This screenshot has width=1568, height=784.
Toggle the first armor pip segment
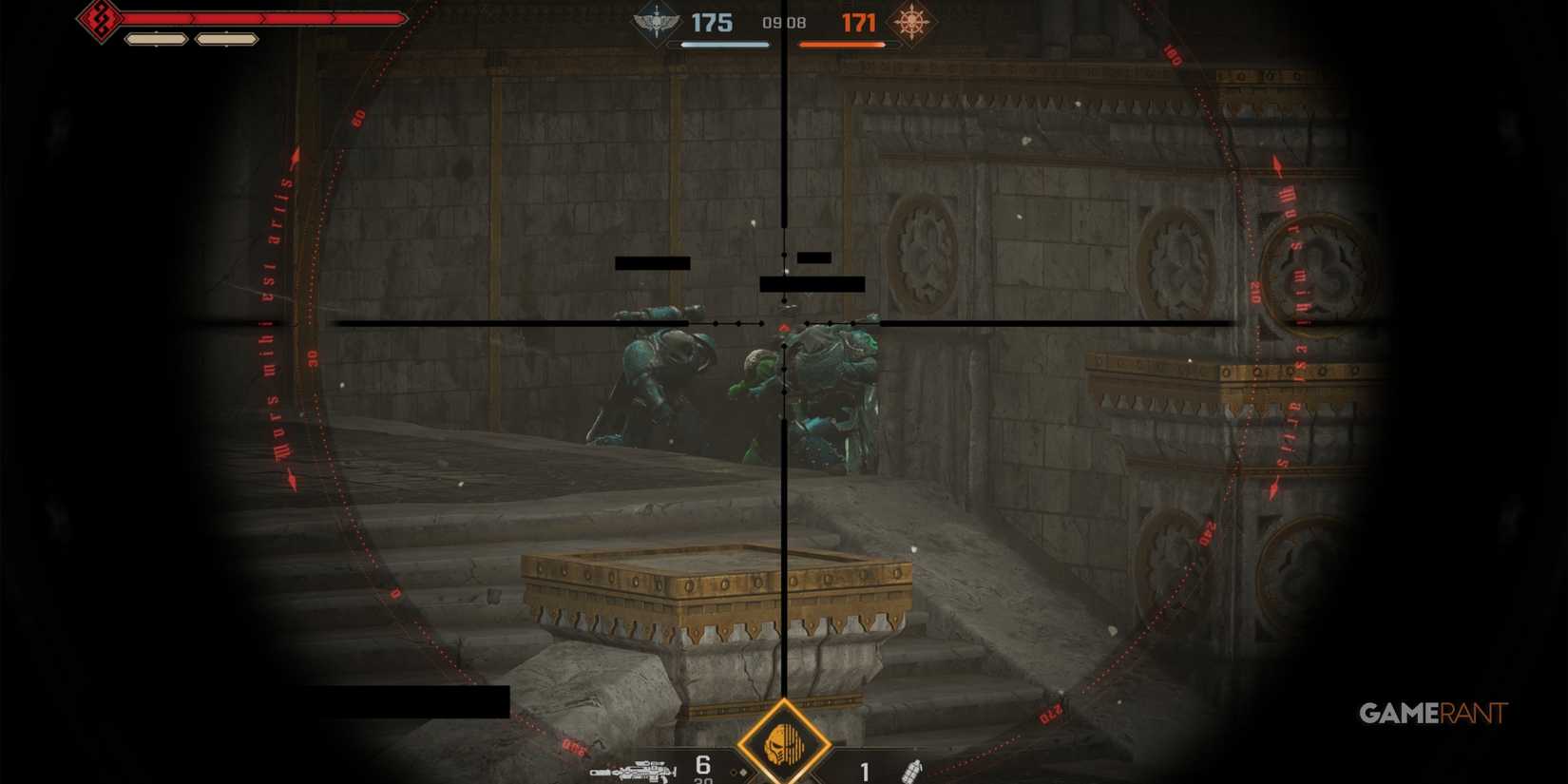click(x=155, y=39)
